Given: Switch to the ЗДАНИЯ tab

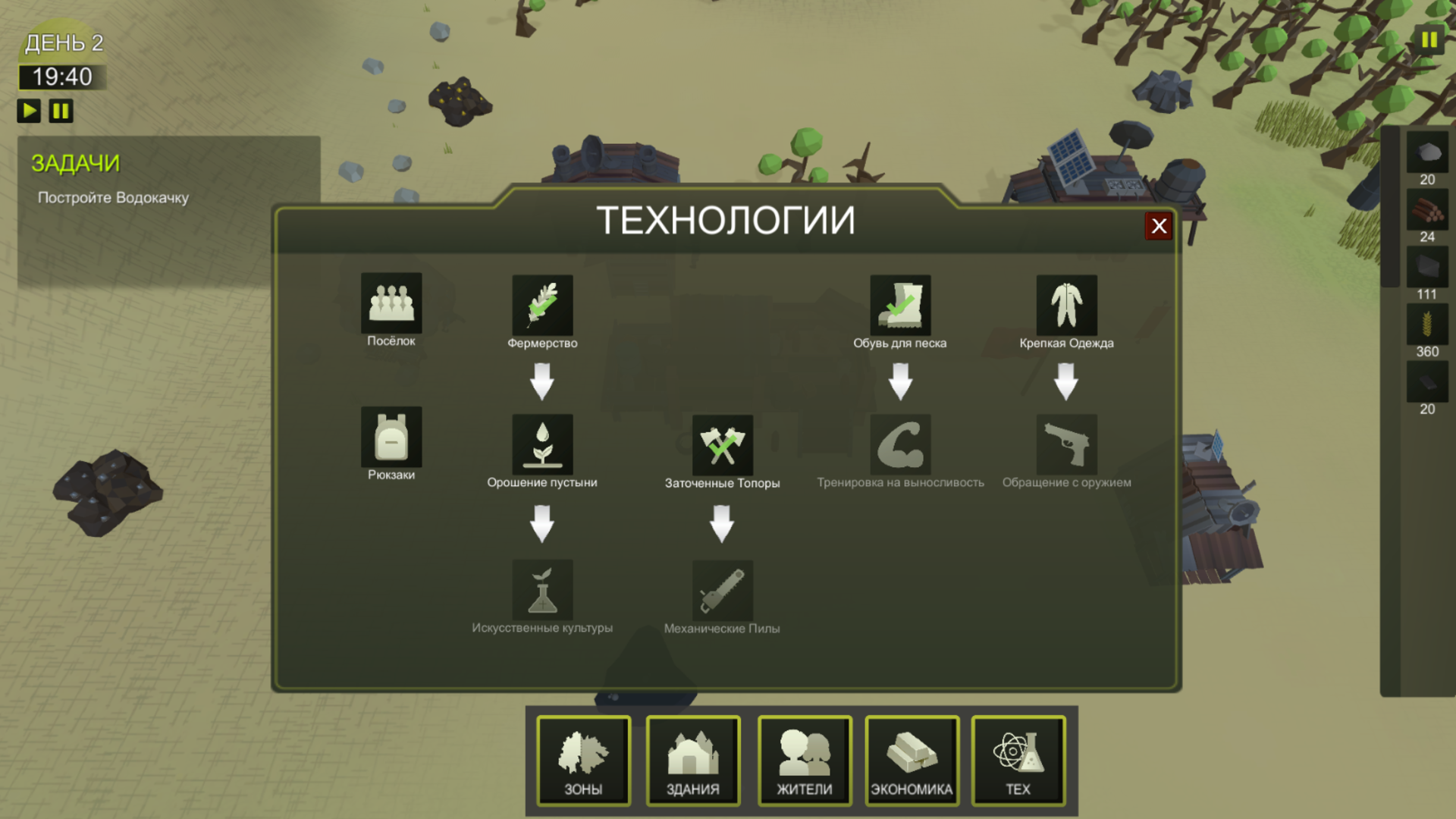Looking at the screenshot, I should point(692,761).
